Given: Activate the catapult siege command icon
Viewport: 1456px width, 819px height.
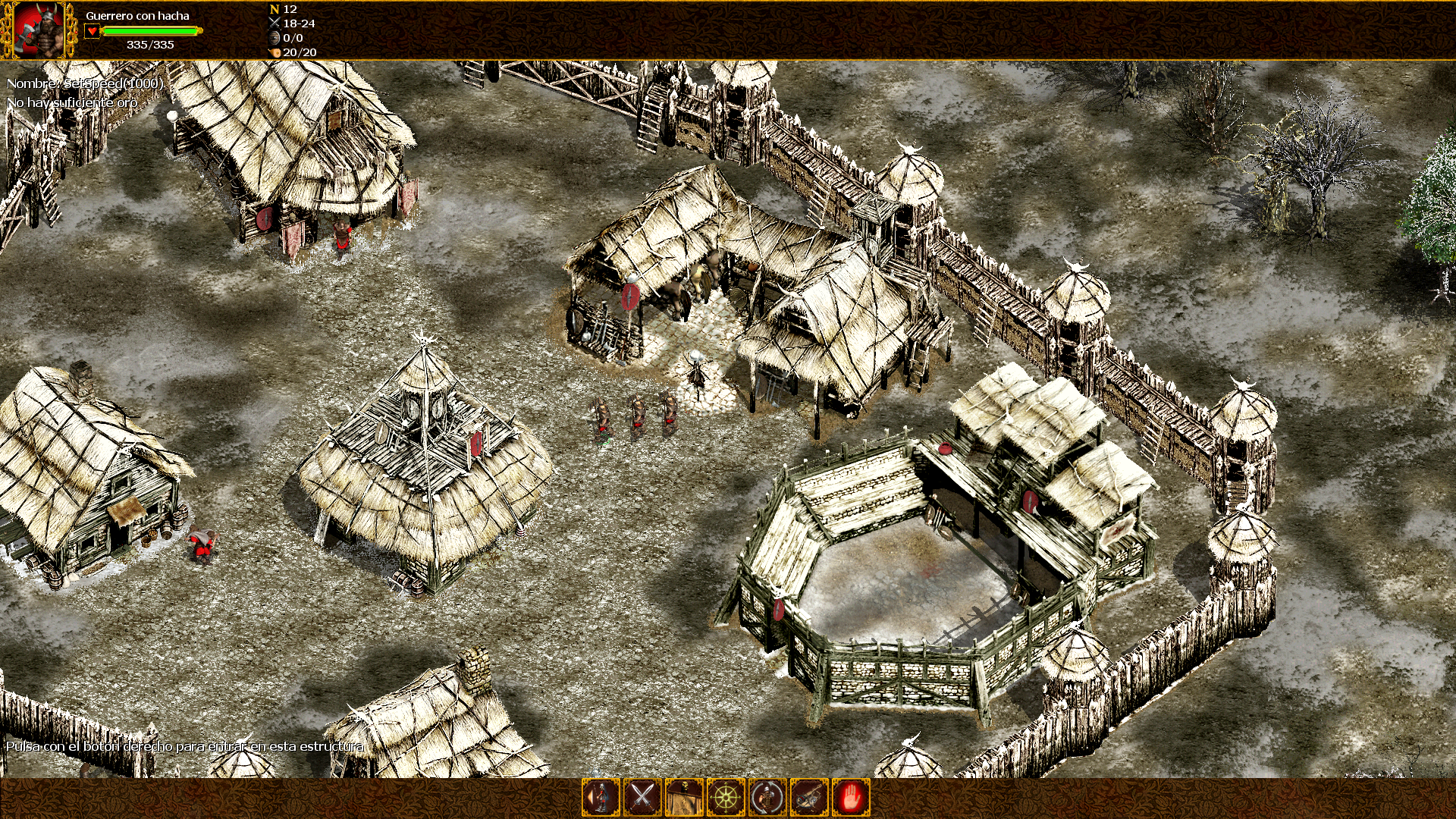Looking at the screenshot, I should [809, 797].
